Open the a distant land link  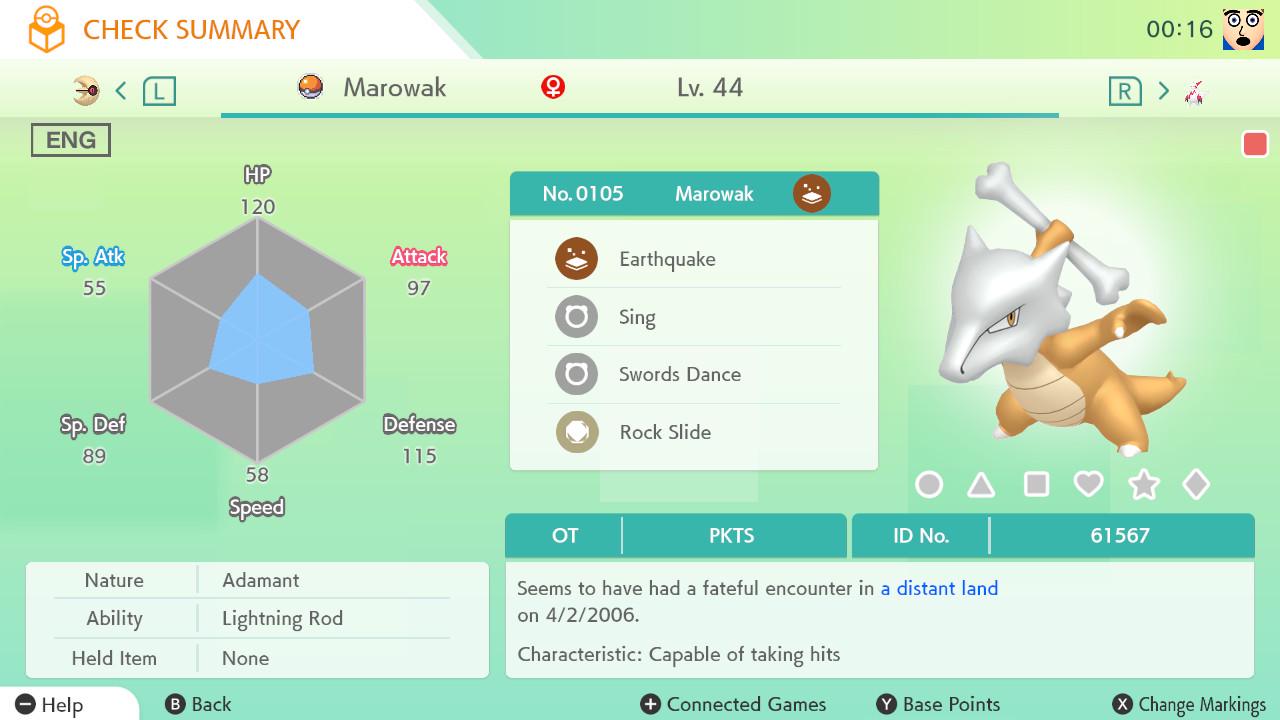[939, 588]
